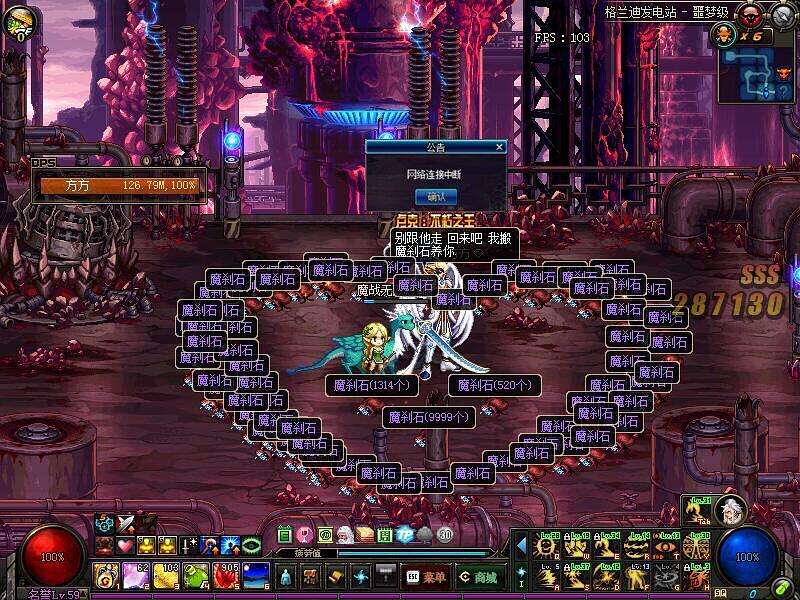Click the grey round icon at top-right corner
Screen dimensions: 800x600
click(x=781, y=16)
